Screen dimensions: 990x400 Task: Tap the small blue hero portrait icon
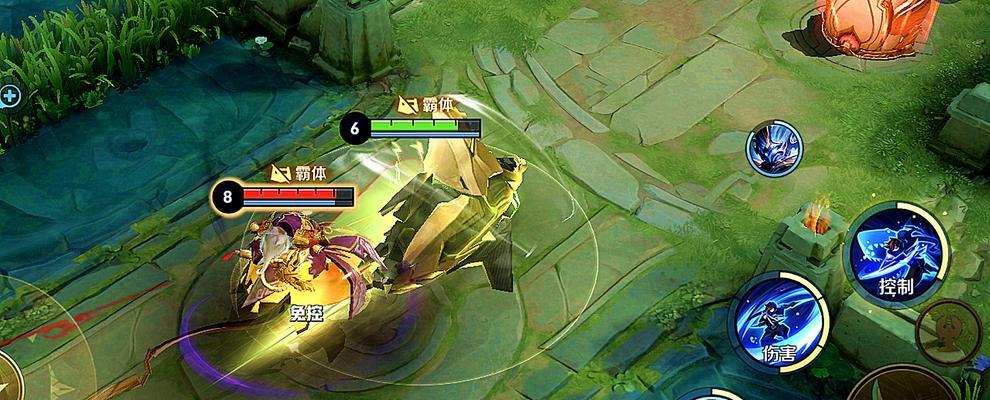(x=775, y=149)
